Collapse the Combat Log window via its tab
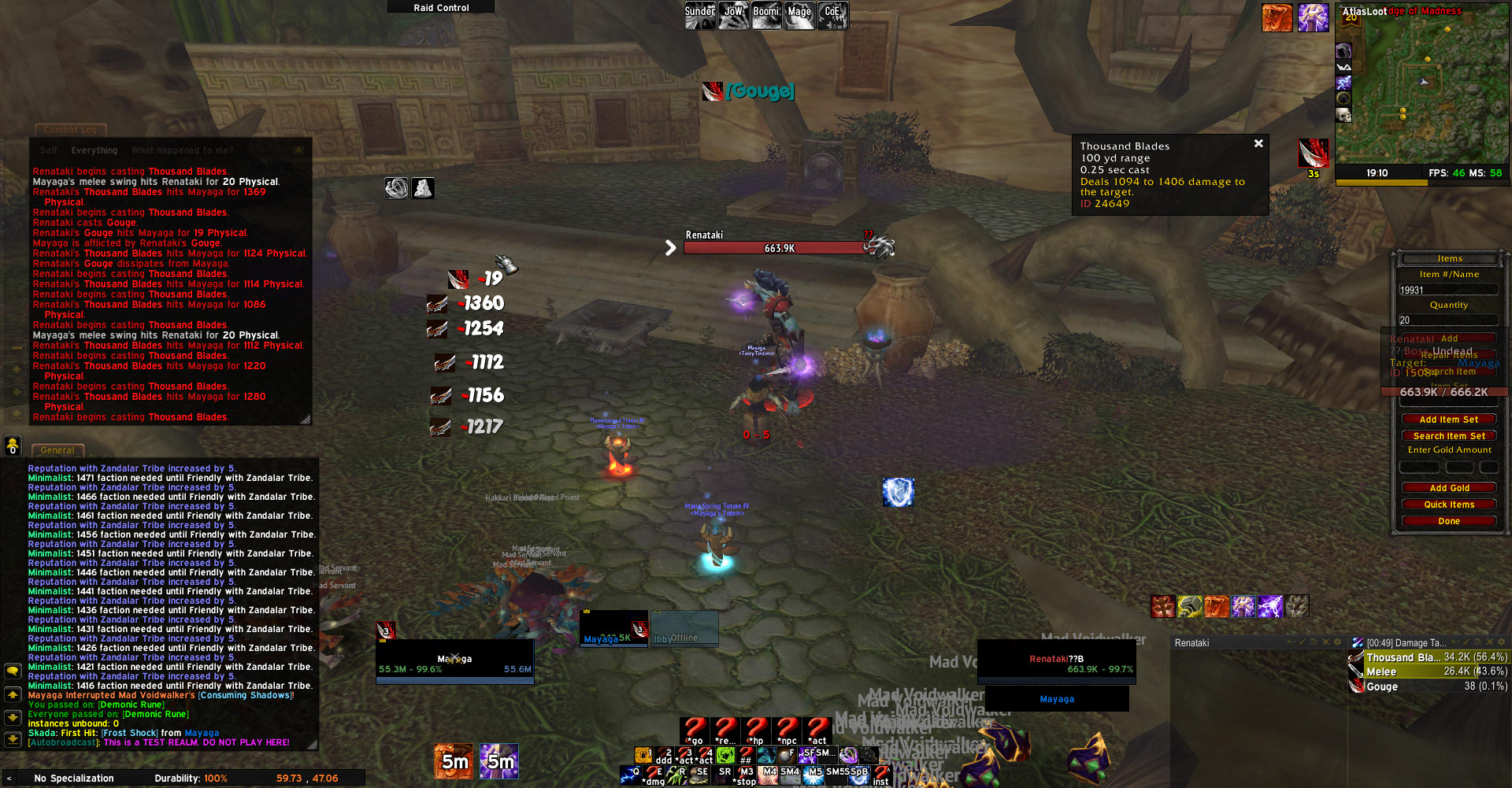 [70, 130]
